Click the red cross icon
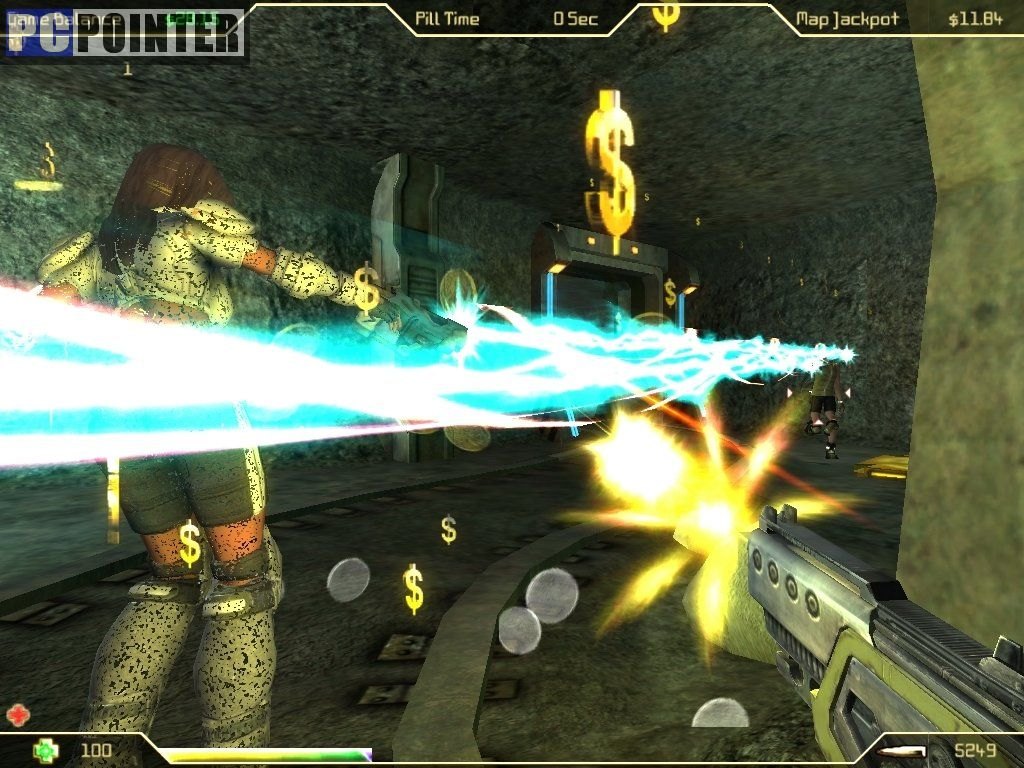The width and height of the screenshot is (1024, 768). 17,715
